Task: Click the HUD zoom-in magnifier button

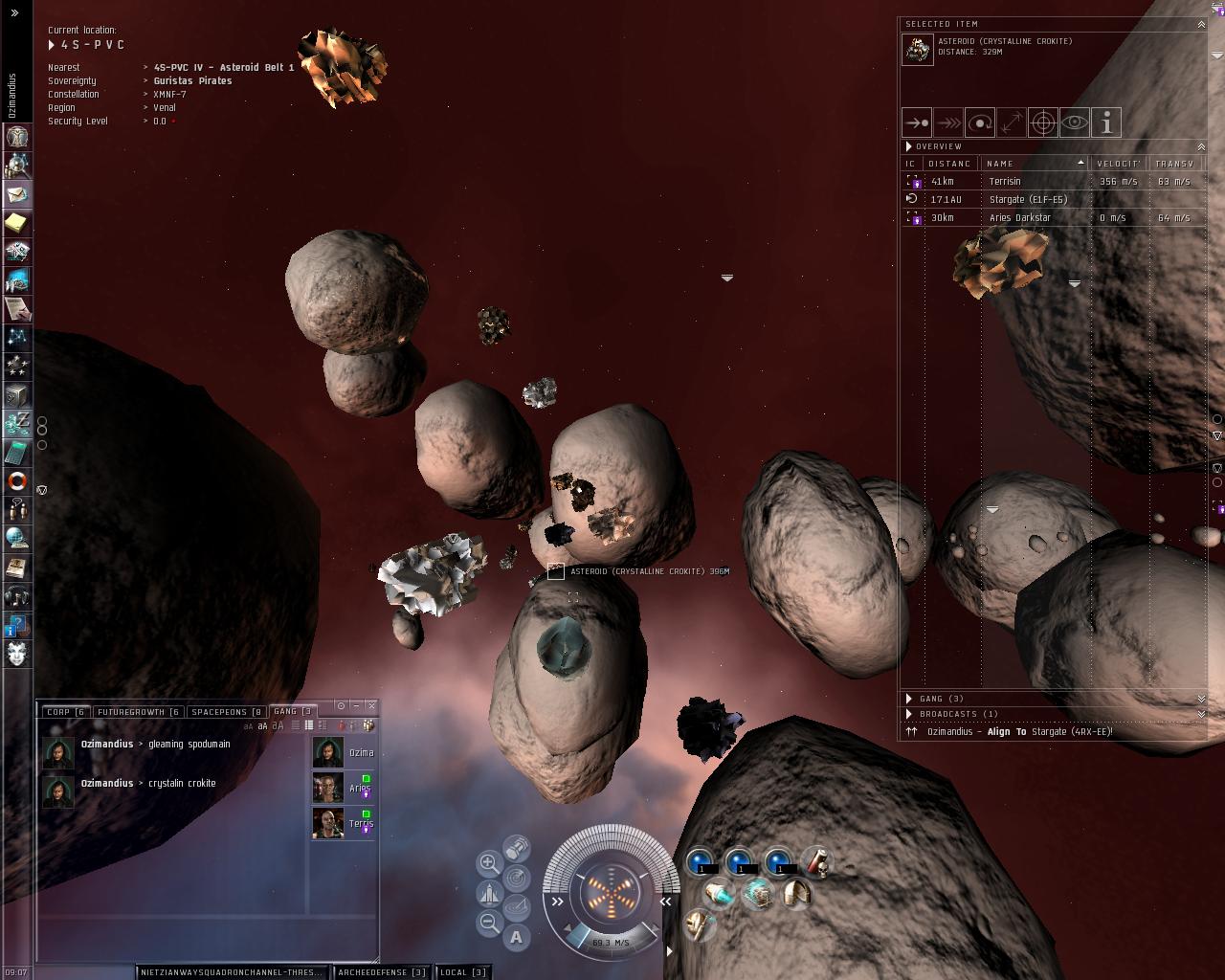Action: (489, 863)
